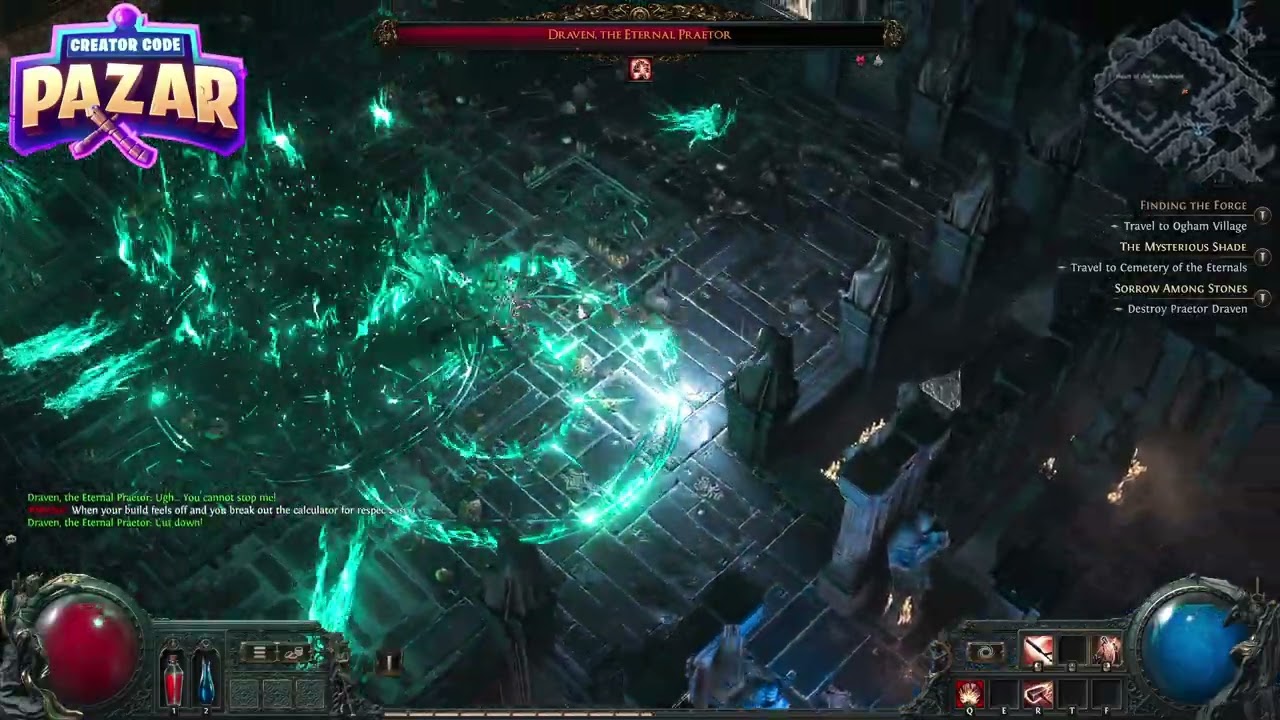Image resolution: width=1280 pixels, height=720 pixels.
Task: Use the hammer slam skill on R
Action: tap(1038, 692)
